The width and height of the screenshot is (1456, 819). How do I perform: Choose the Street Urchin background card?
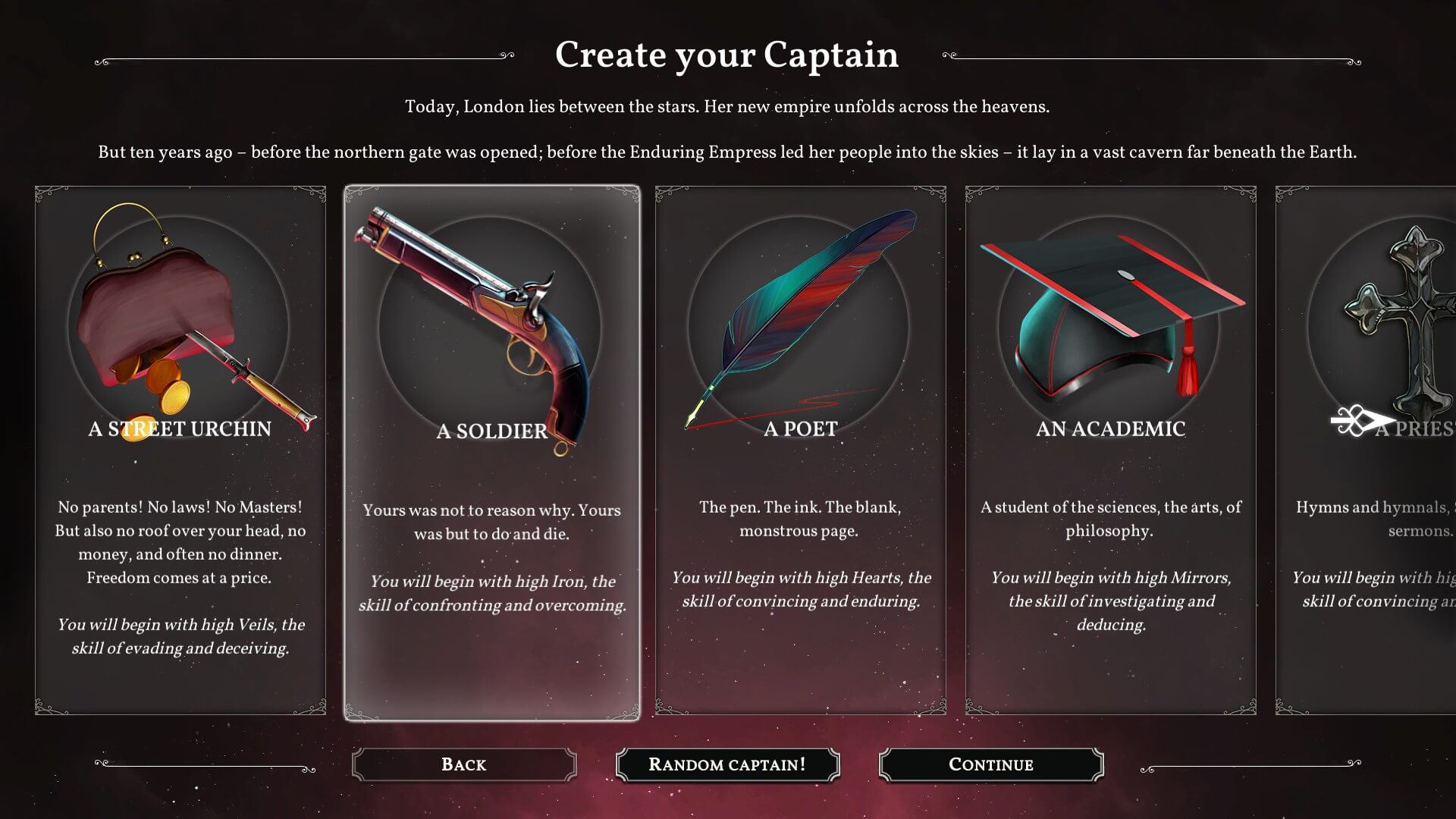[180, 450]
